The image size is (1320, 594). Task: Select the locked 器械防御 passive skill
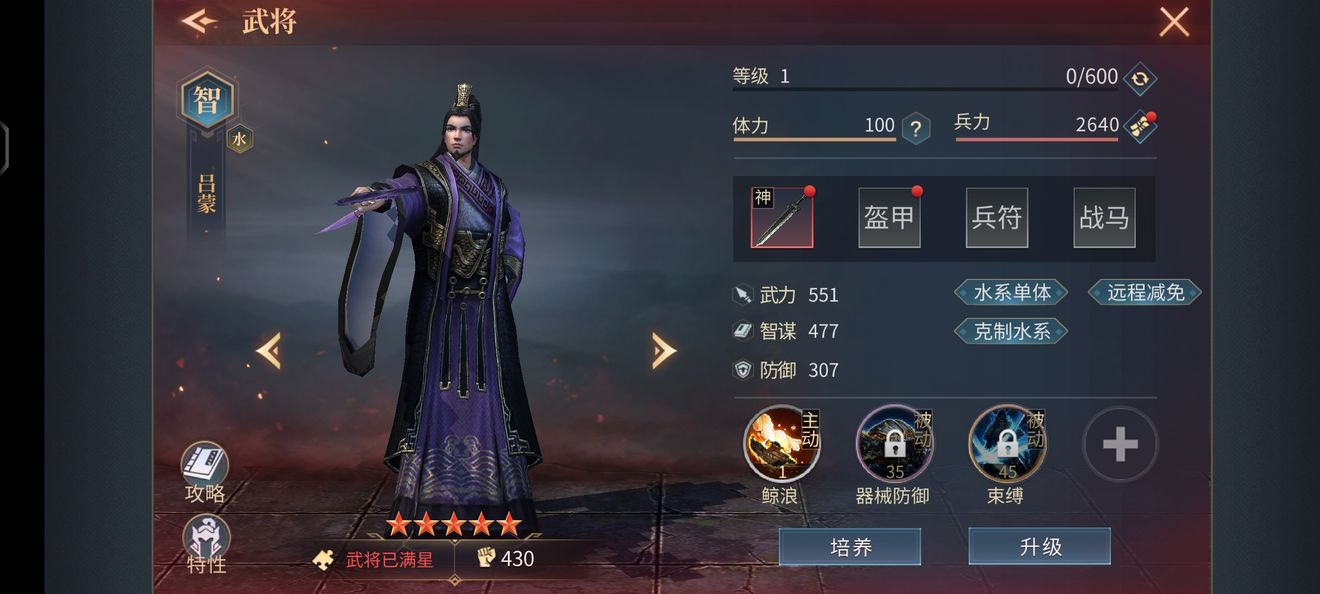(x=894, y=444)
